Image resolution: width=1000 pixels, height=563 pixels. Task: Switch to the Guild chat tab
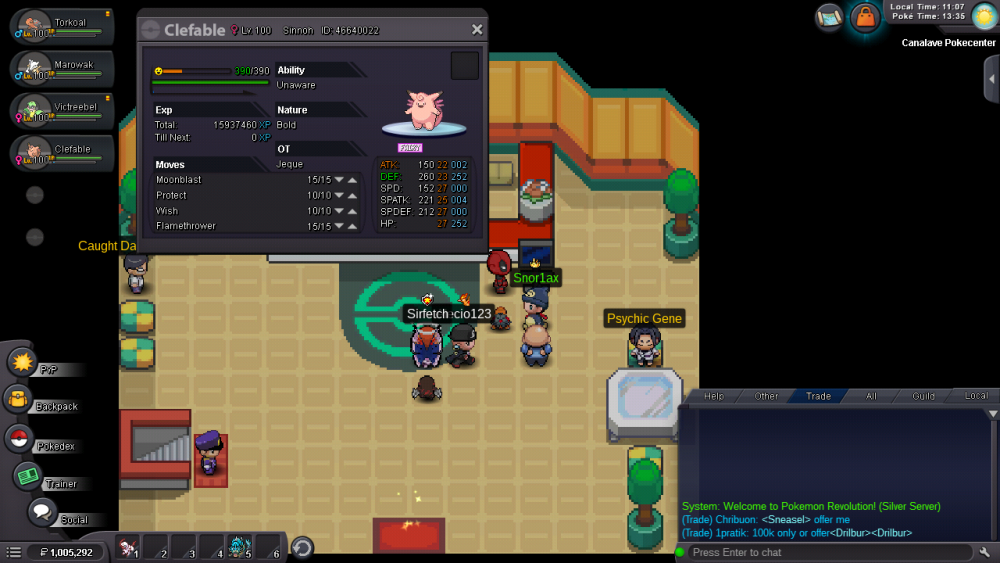pos(923,396)
